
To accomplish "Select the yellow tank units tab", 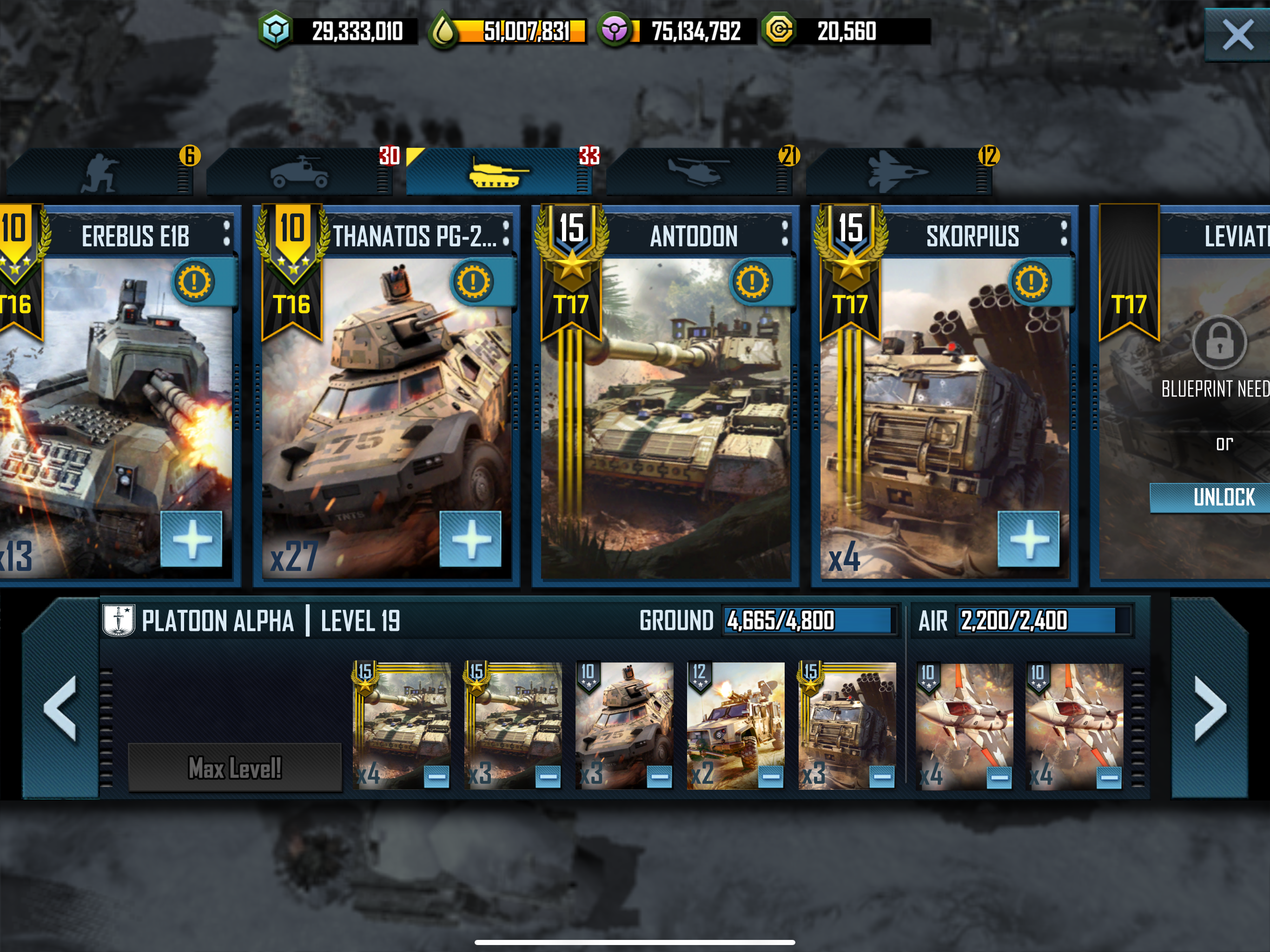I will [x=498, y=172].
